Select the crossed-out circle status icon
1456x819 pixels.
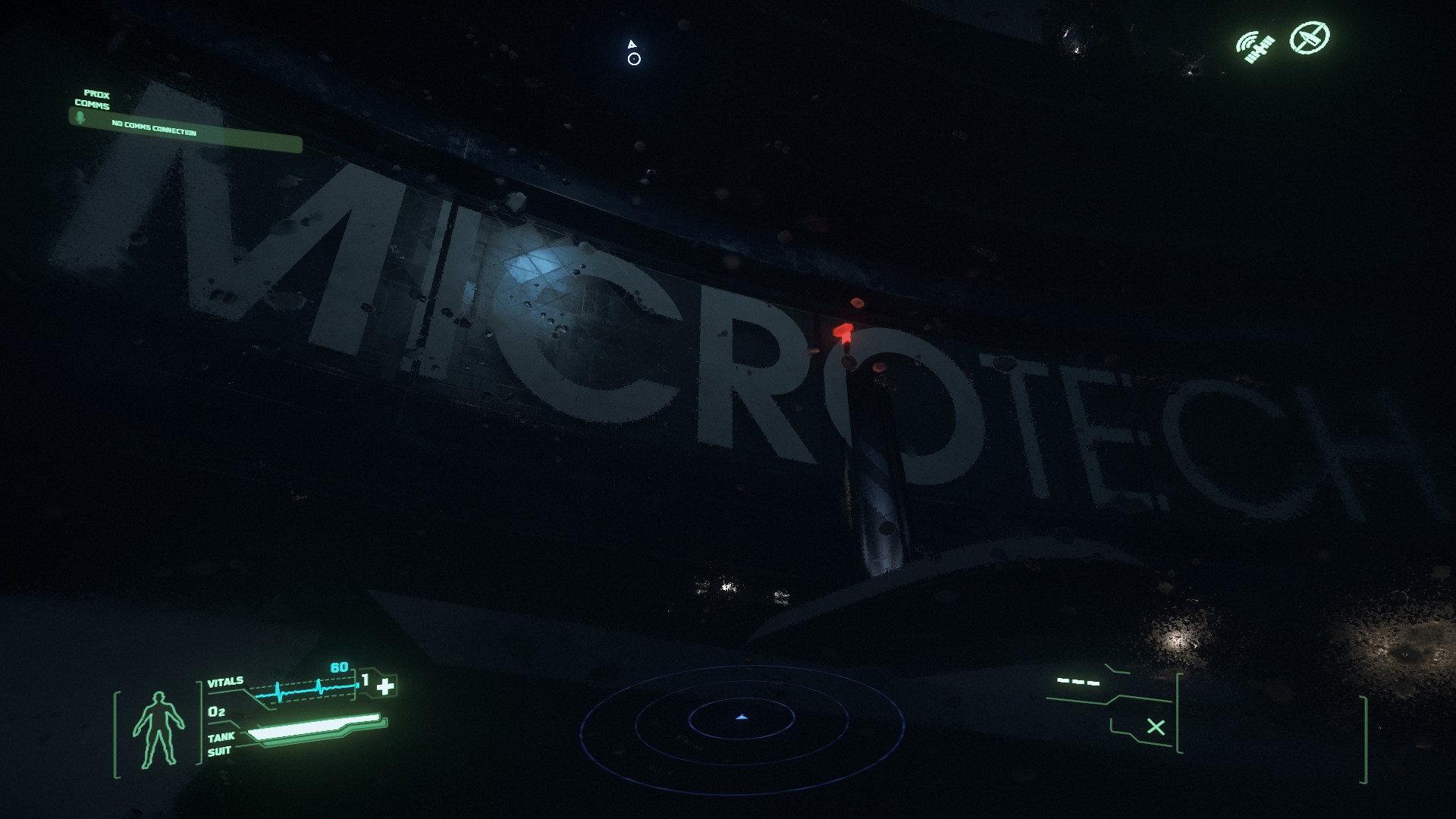tap(1310, 37)
